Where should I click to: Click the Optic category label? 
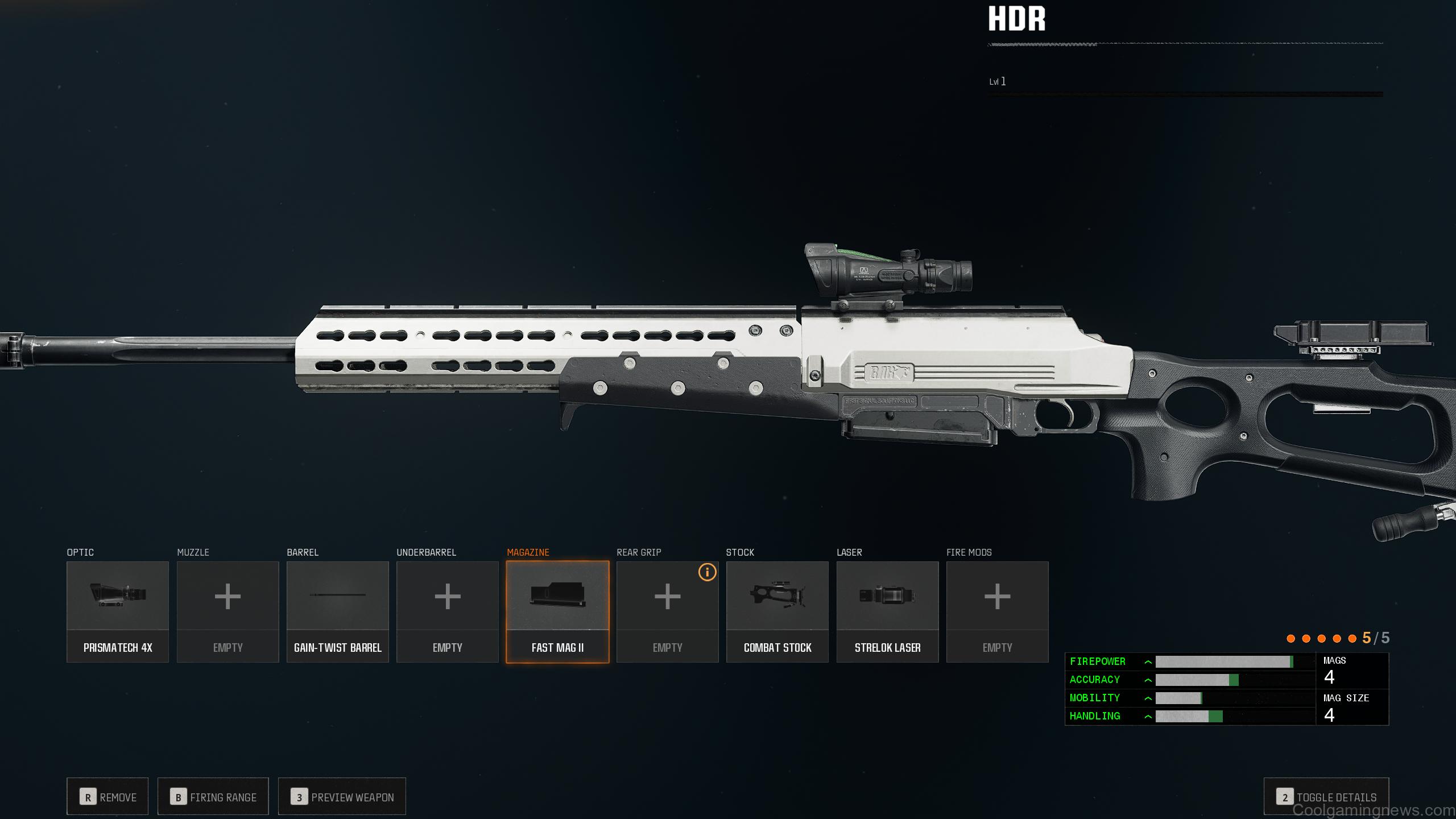tap(80, 552)
